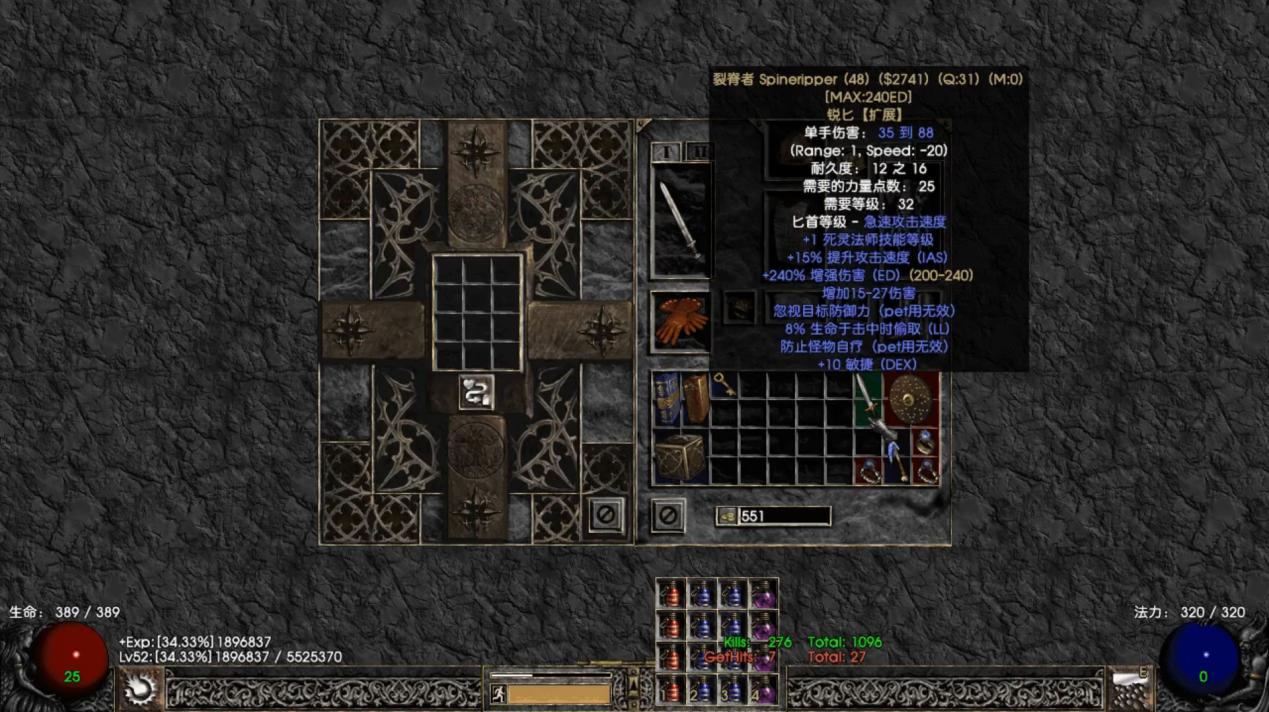Viewport: 1269px width, 712px height.
Task: Switch to weapon set I tab
Action: coord(665,151)
